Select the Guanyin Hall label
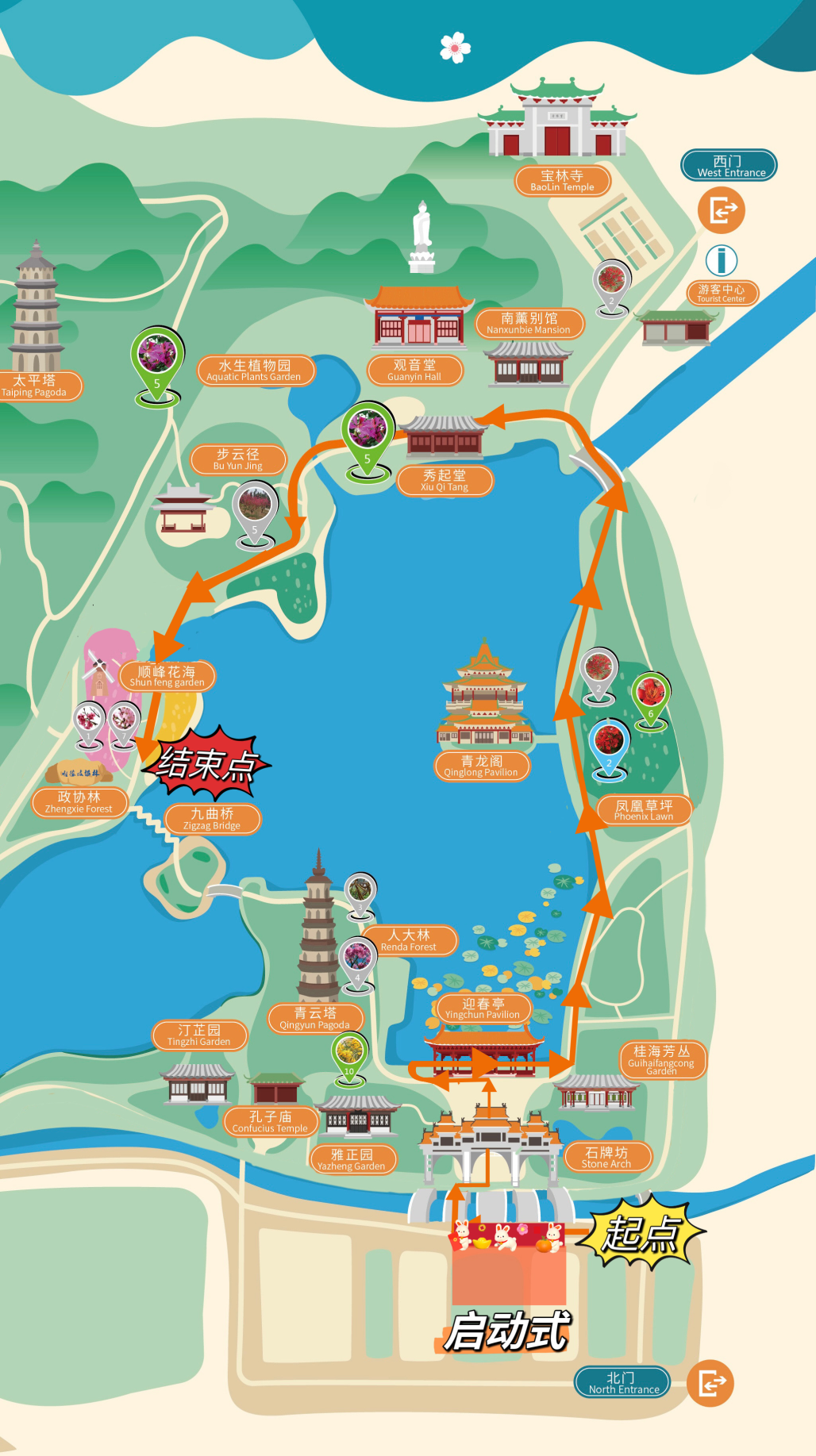Image resolution: width=816 pixels, height=1456 pixels. coord(414,370)
